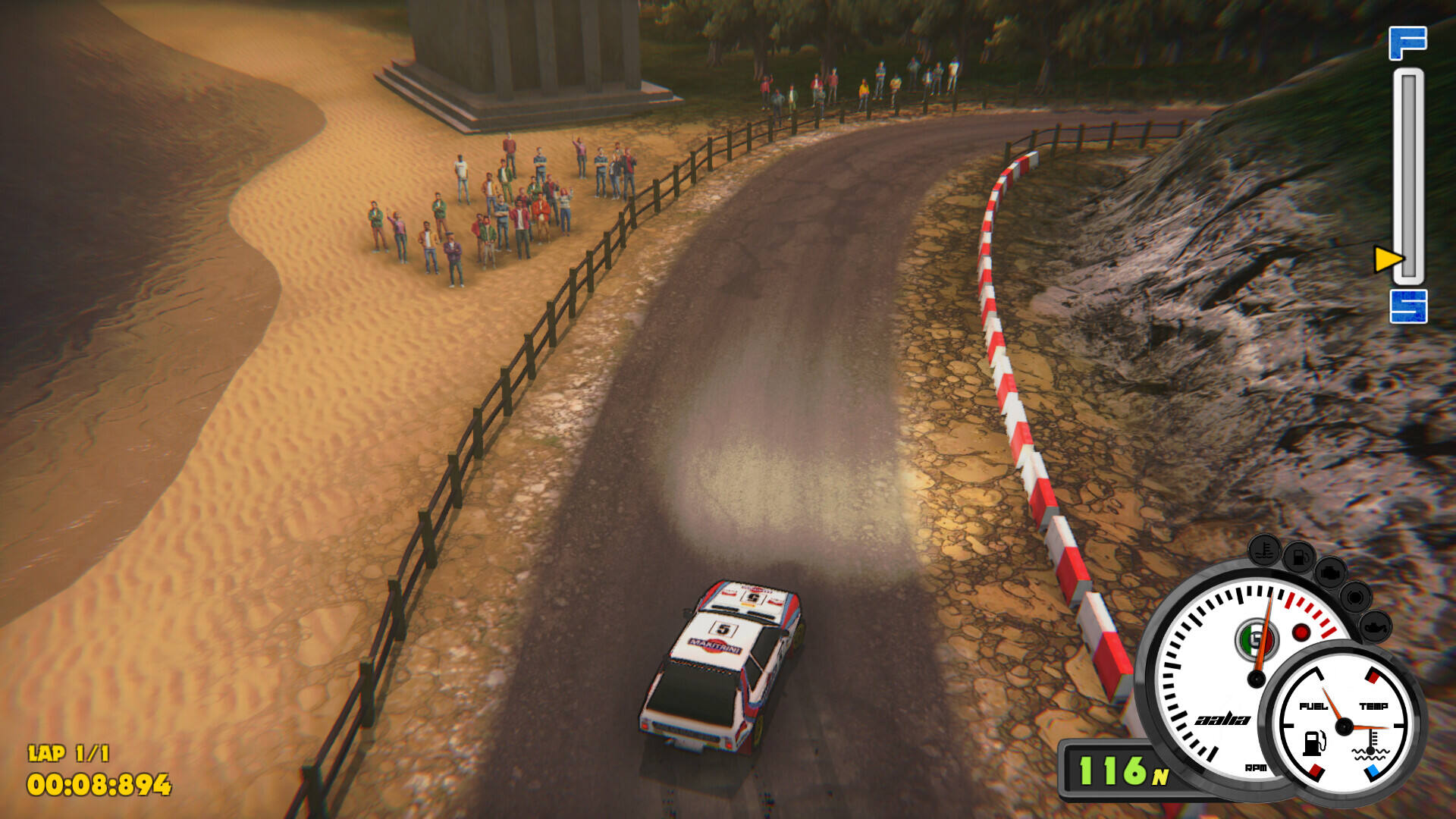Screen dimensions: 1456x819
Task: Select the check engine warning light
Action: point(1329,573)
